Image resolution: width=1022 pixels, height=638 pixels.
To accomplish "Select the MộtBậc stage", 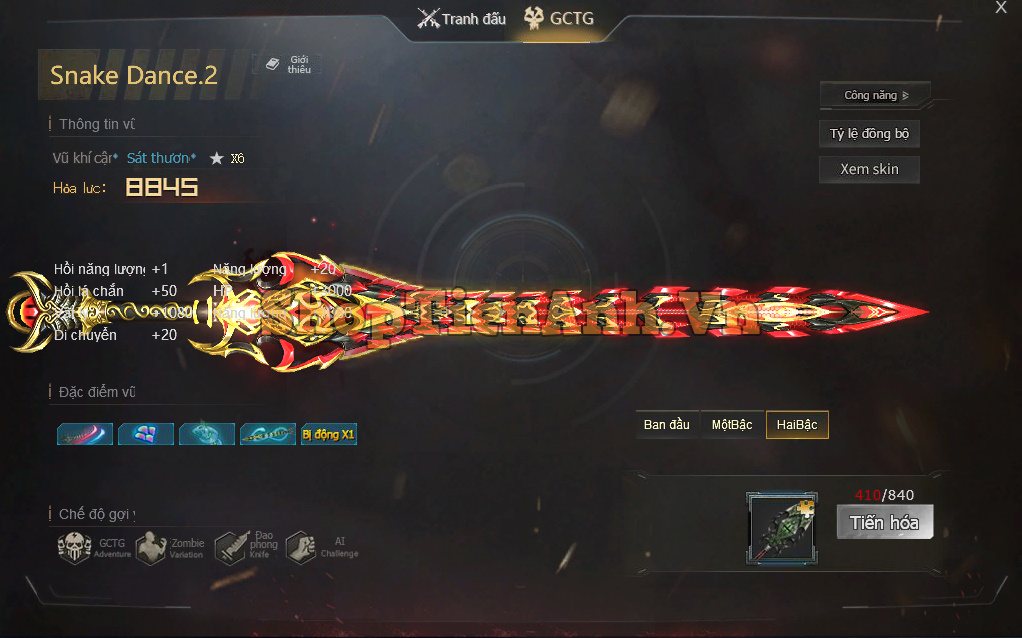I will 732,425.
